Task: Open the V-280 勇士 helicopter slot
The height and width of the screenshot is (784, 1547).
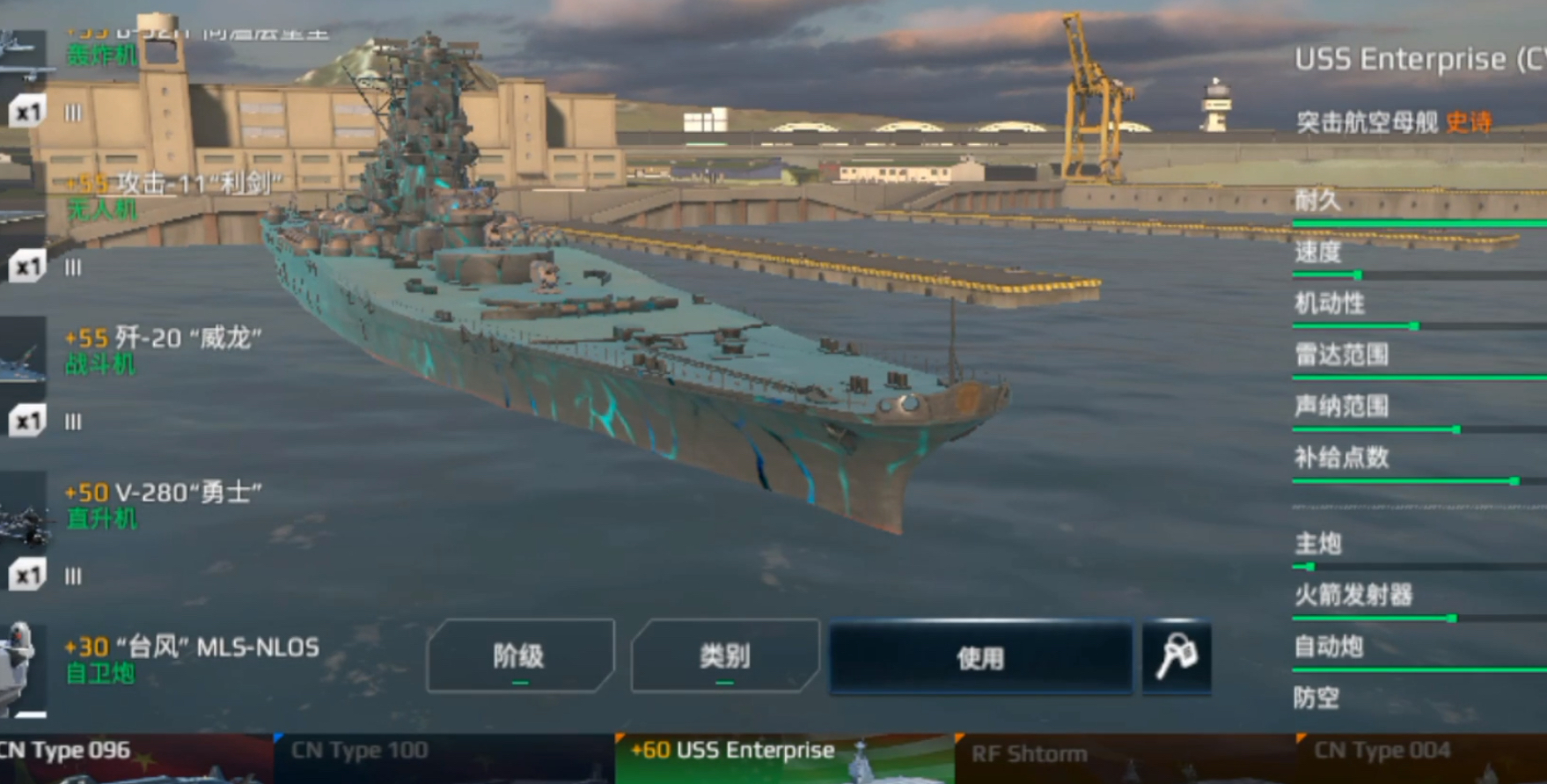Action: click(x=163, y=504)
